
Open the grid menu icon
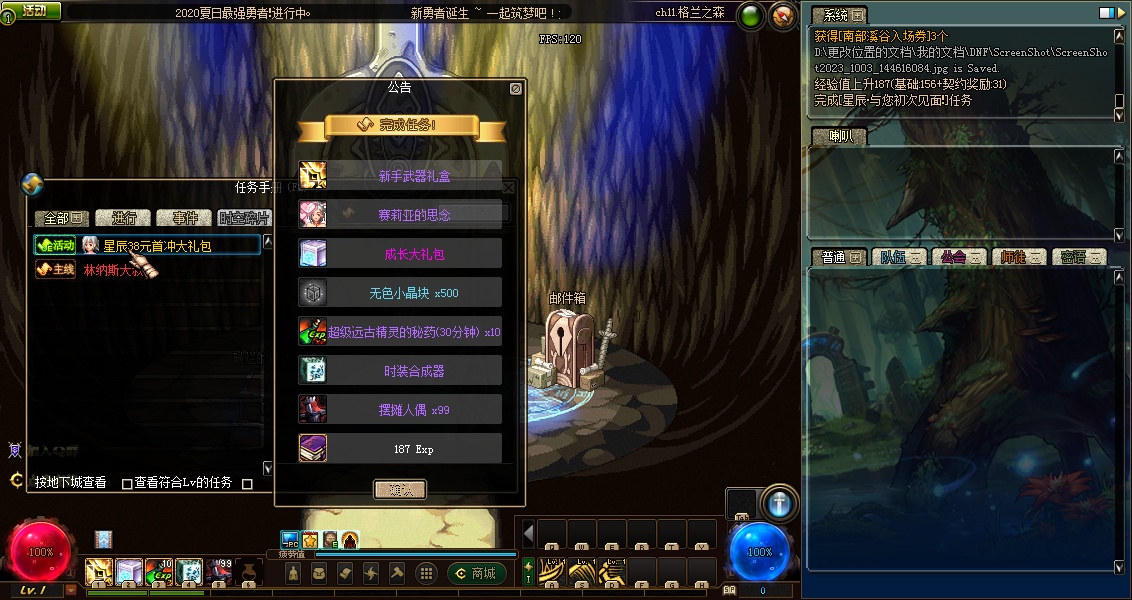tap(426, 573)
